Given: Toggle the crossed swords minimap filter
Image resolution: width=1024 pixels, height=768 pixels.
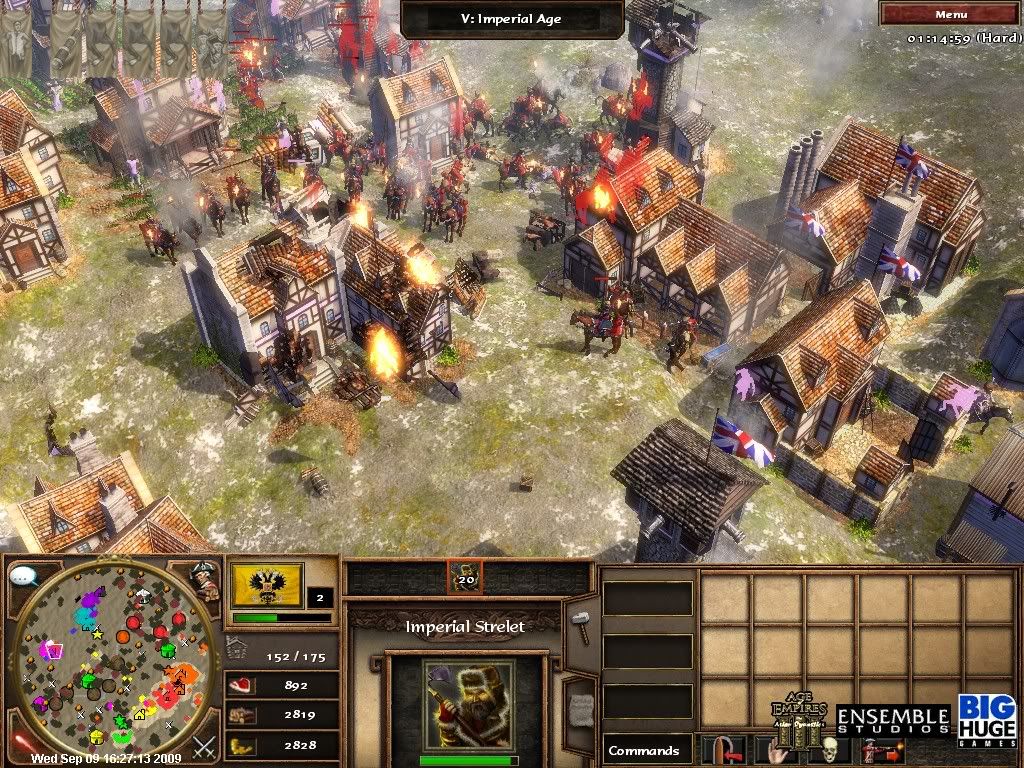Looking at the screenshot, I should coord(205,745).
